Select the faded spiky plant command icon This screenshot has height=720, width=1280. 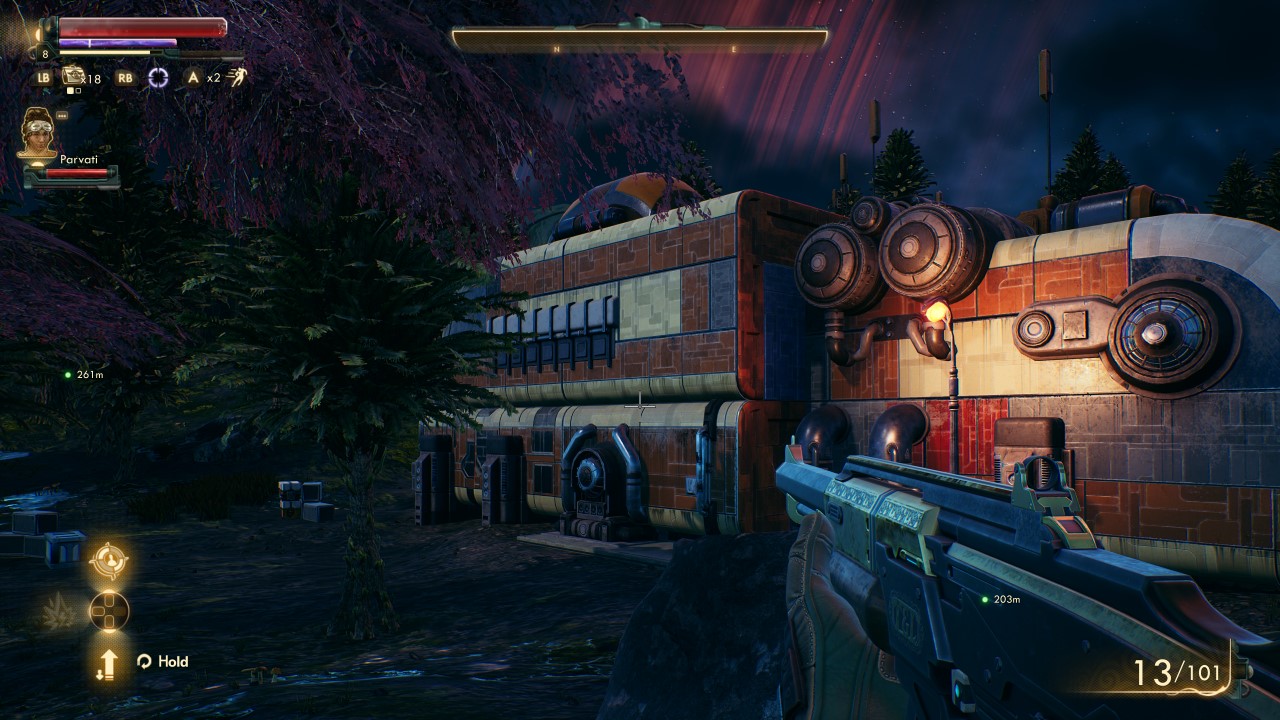point(60,611)
